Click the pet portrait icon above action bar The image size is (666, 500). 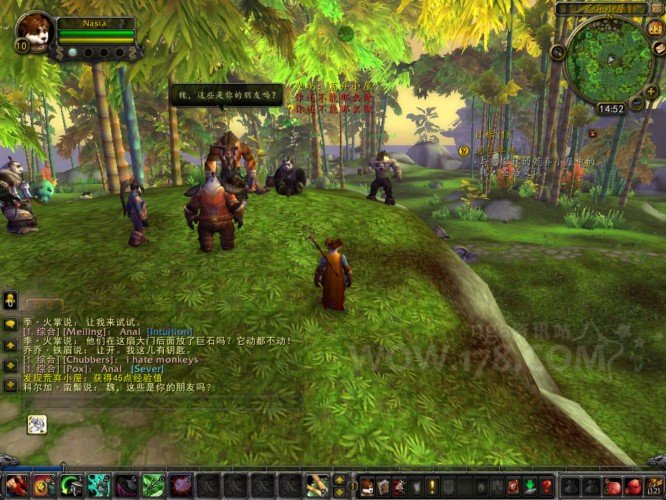click(36, 424)
